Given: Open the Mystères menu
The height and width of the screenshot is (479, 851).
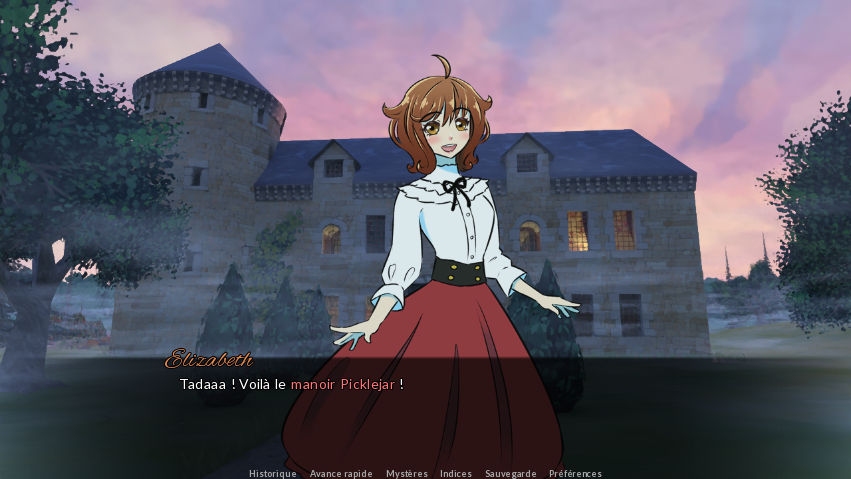Looking at the screenshot, I should (407, 473).
